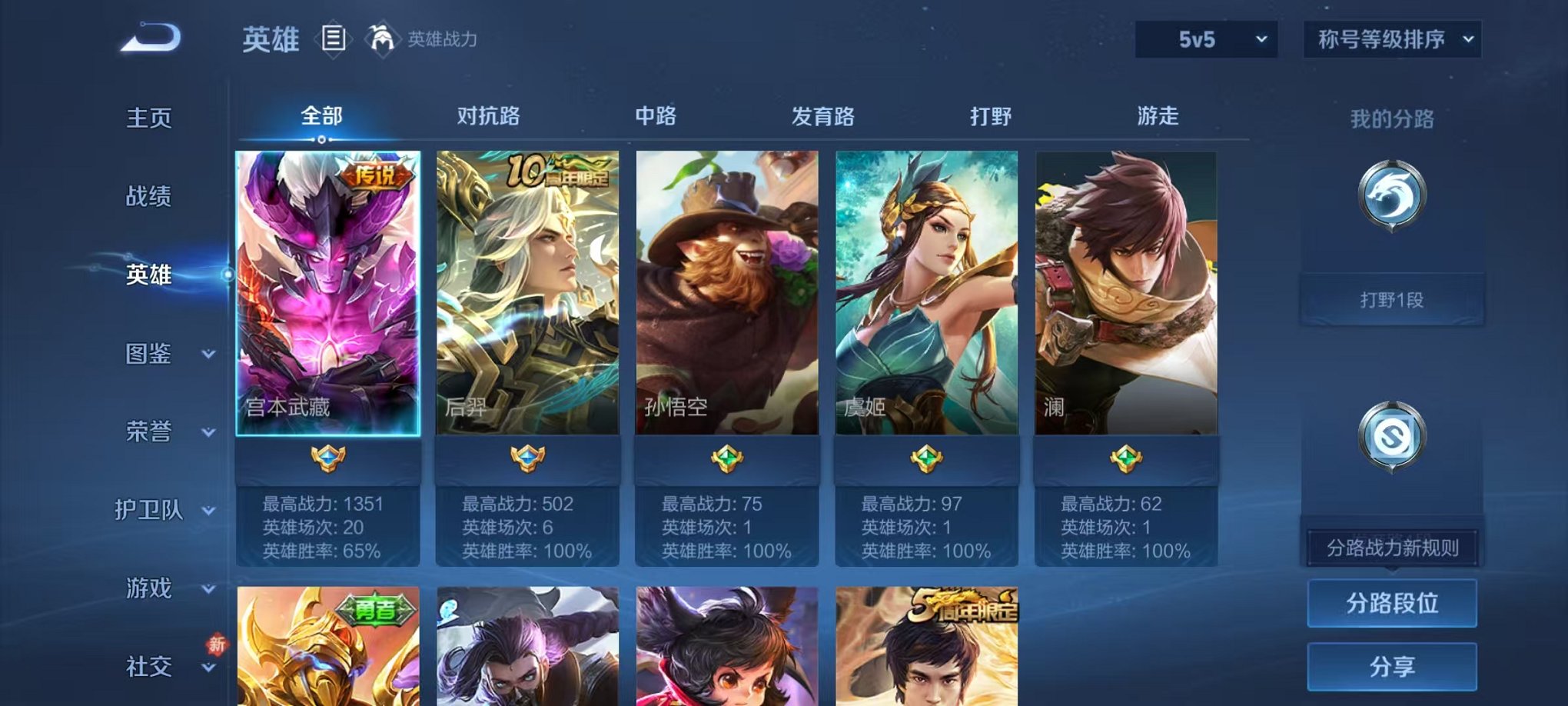Select 战绩 in the left sidebar

pyautogui.click(x=151, y=198)
